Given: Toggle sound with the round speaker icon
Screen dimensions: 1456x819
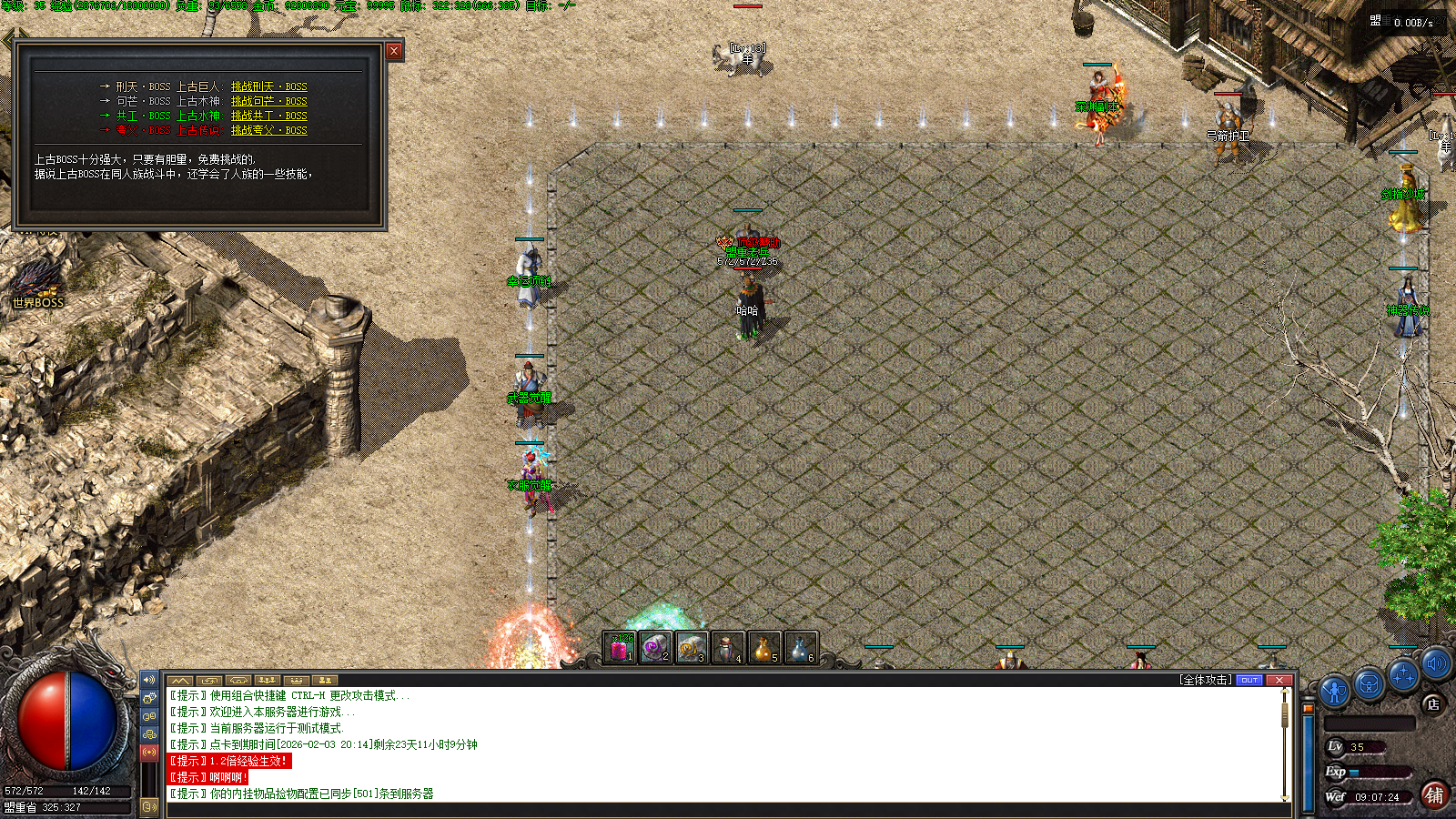Looking at the screenshot, I should pos(1436,664).
